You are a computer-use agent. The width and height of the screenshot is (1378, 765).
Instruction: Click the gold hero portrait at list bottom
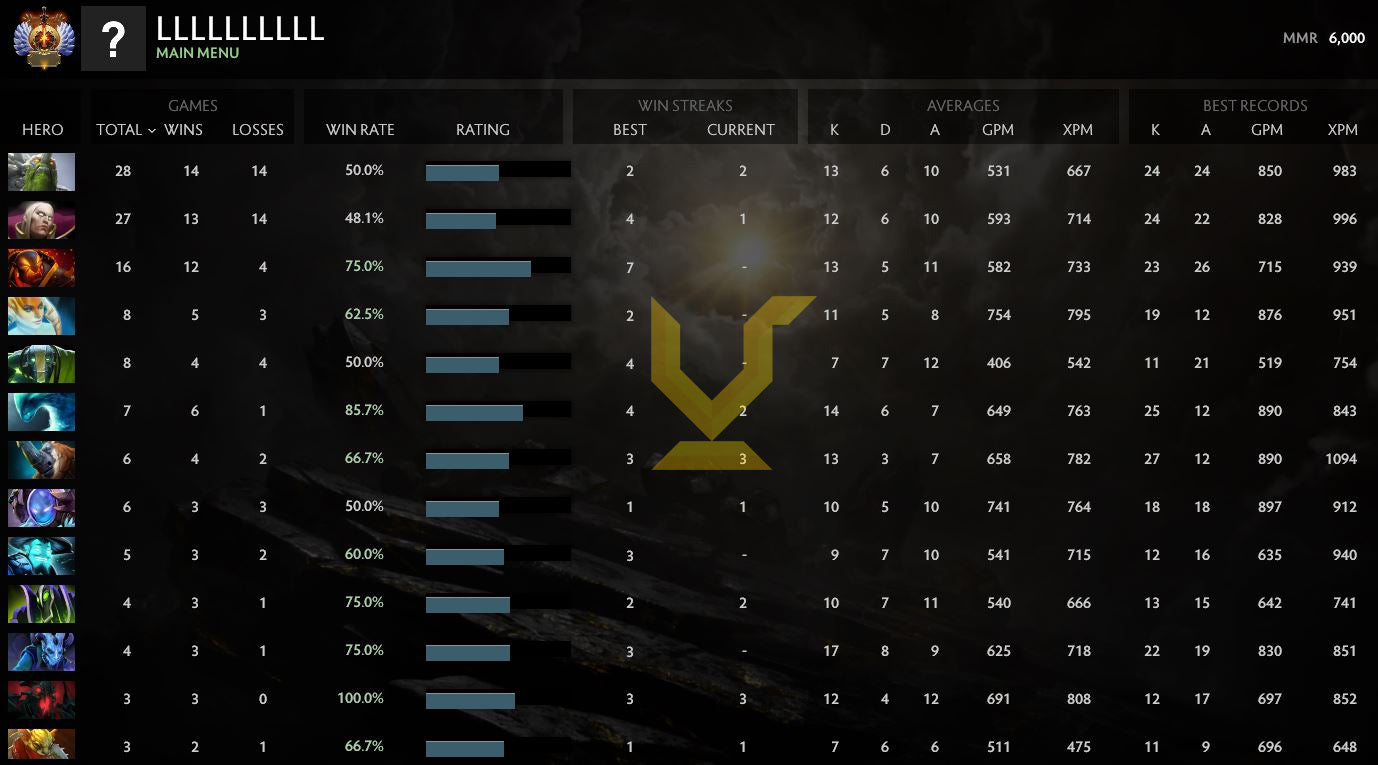click(41, 745)
